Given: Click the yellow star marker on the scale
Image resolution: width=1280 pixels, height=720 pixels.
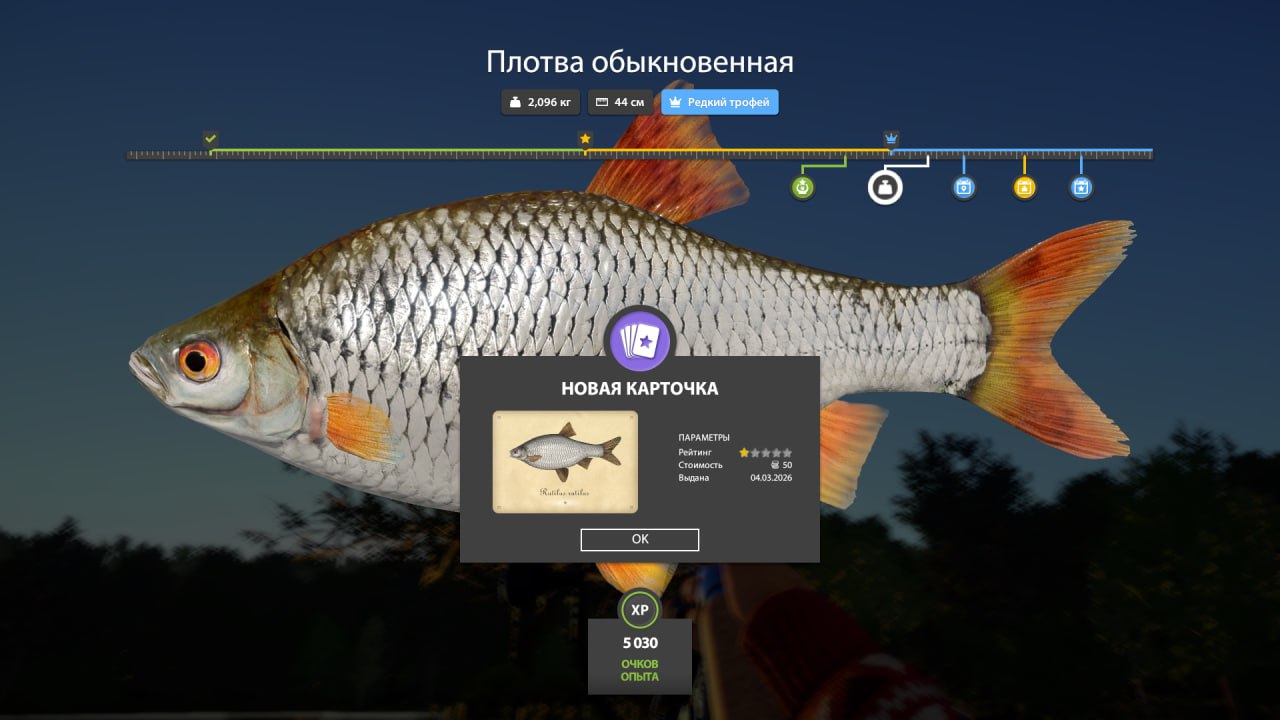Looking at the screenshot, I should click(585, 139).
